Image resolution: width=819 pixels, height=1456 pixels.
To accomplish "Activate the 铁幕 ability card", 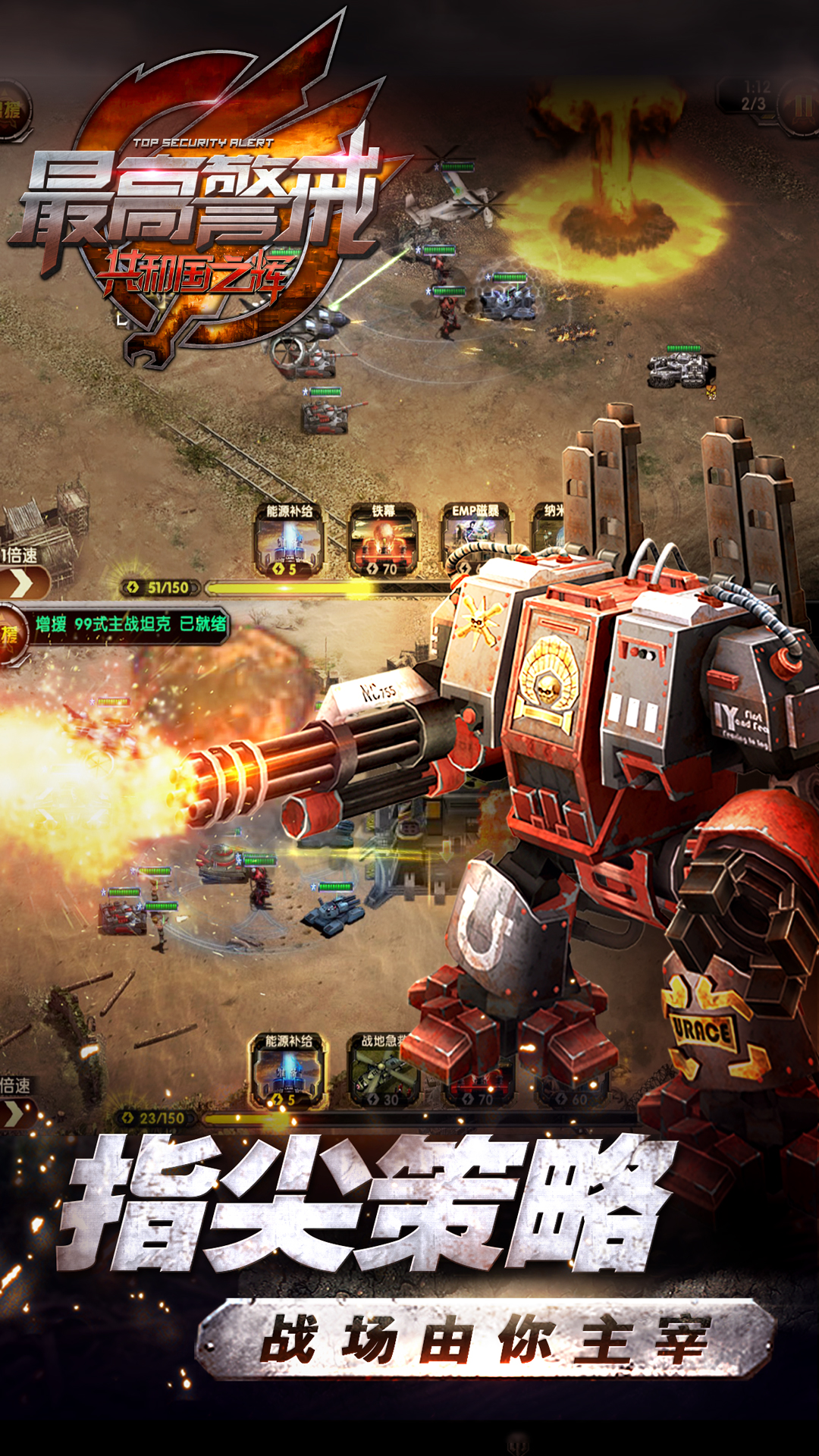I will click(384, 540).
